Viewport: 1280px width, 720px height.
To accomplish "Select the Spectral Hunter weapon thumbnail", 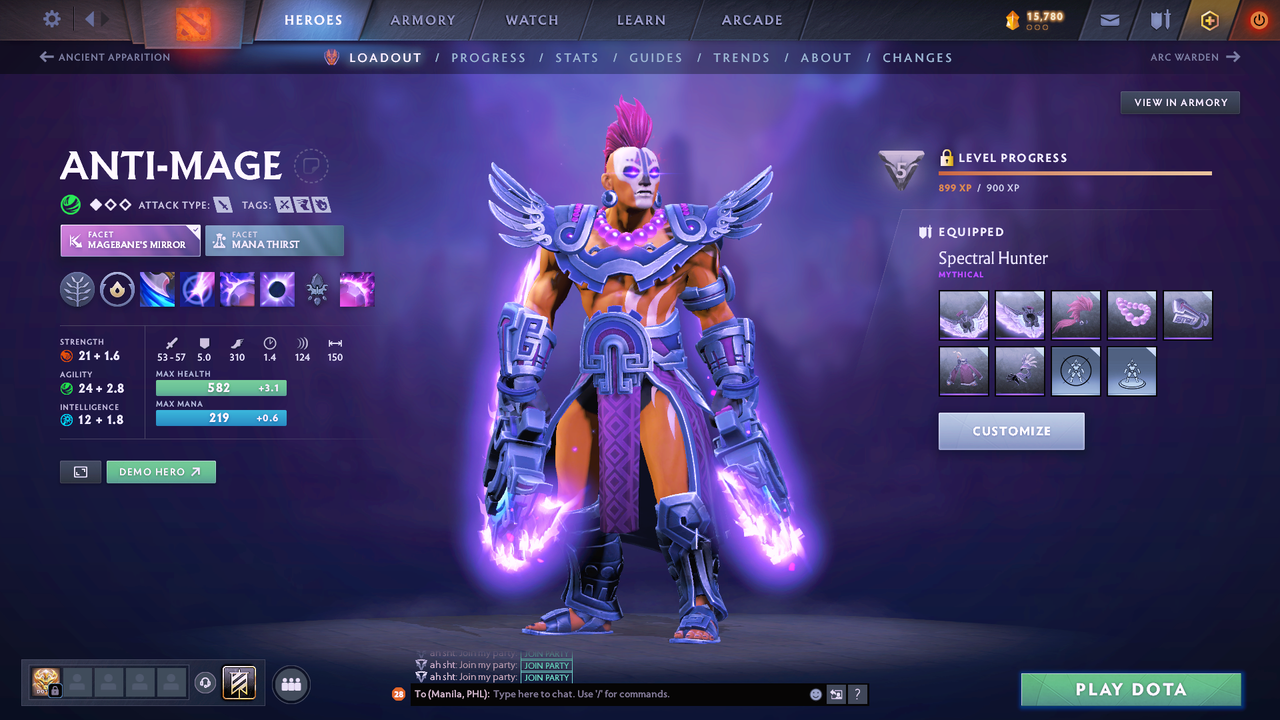I will point(963,314).
